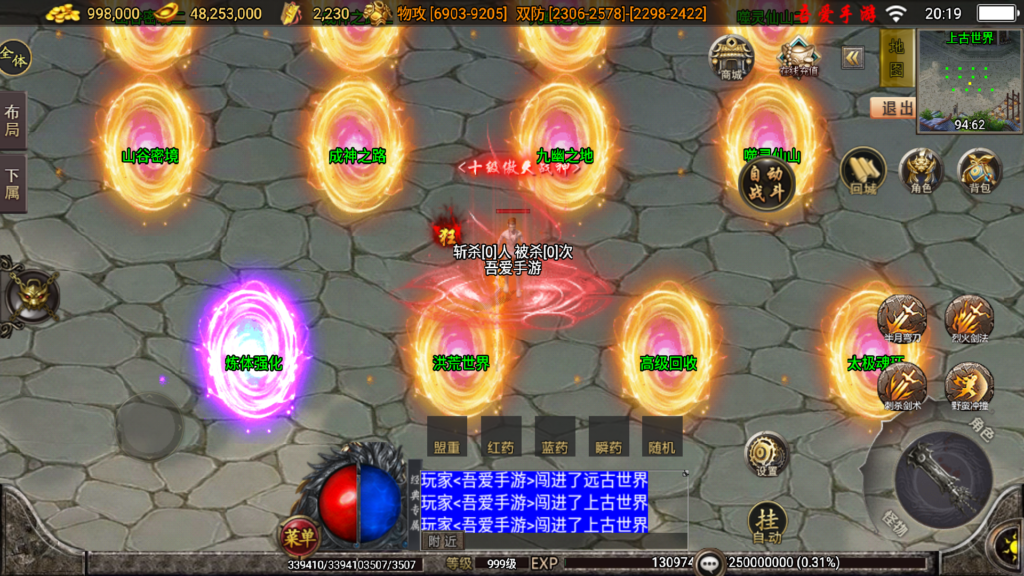The height and width of the screenshot is (576, 1024).
Task: Open the 背包 bag icon
Action: click(979, 172)
